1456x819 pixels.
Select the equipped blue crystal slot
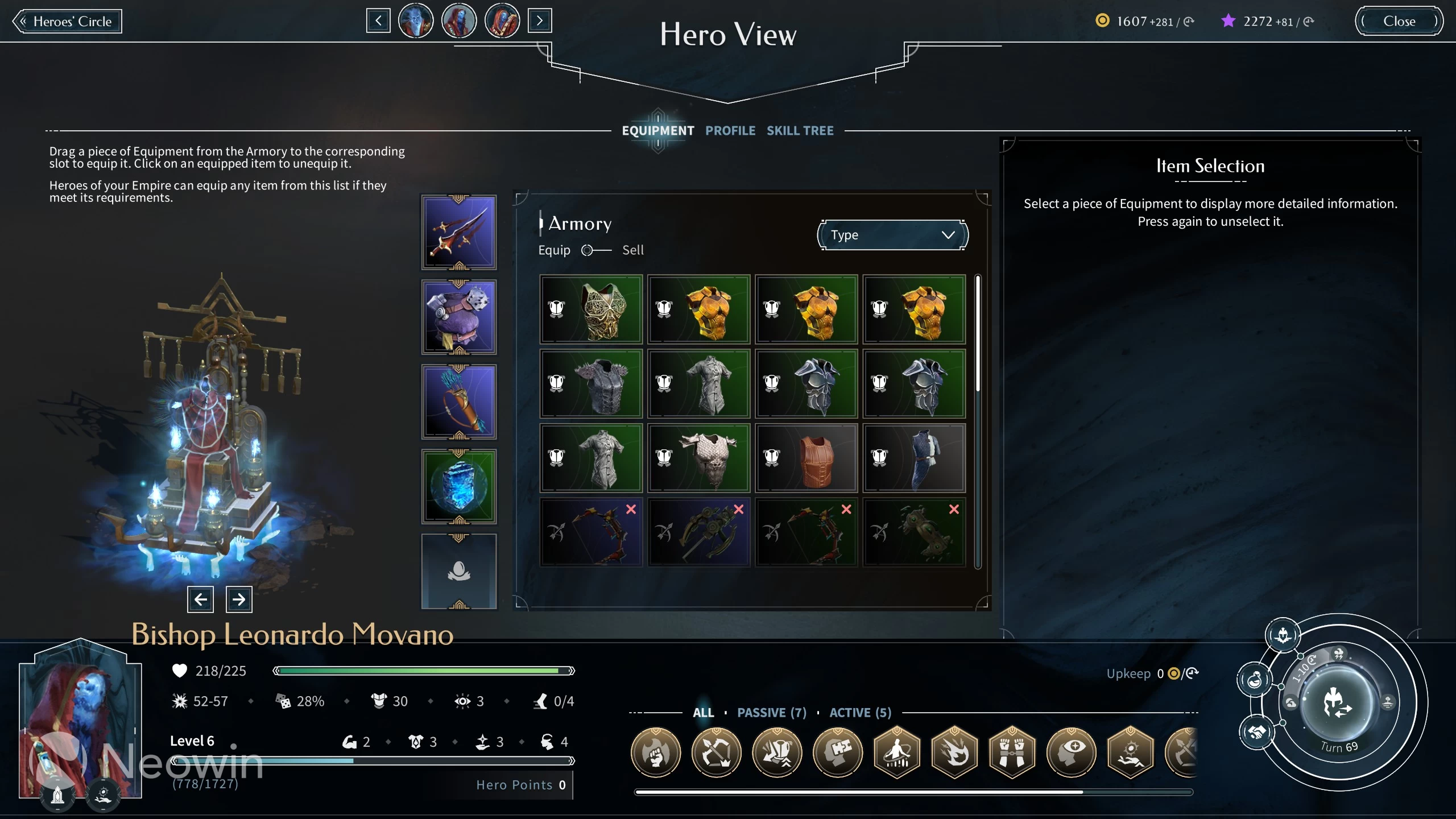point(458,486)
